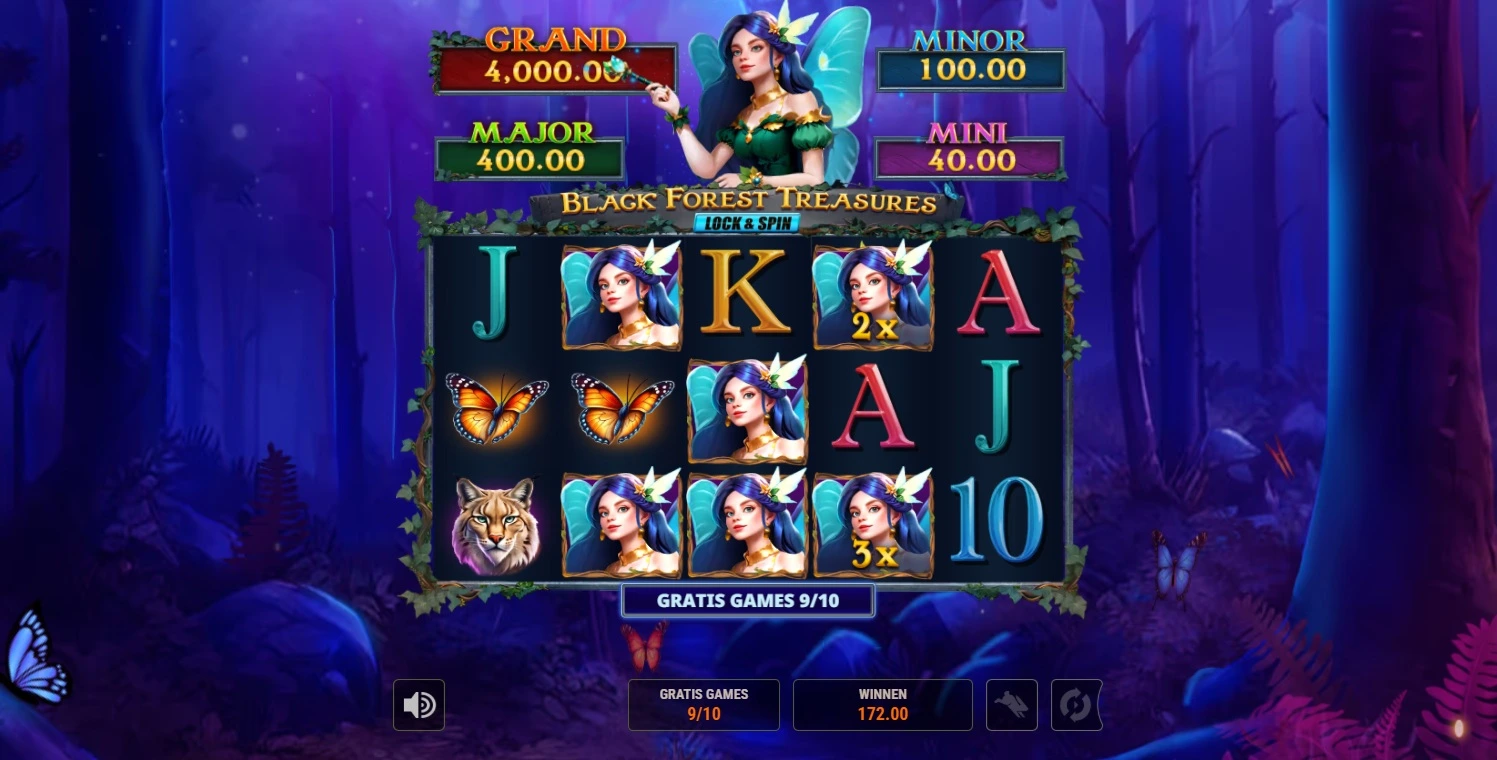Screen dimensions: 1497x760
Task: Enable turbo spin with the rabbit icon
Action: [x=1011, y=705]
